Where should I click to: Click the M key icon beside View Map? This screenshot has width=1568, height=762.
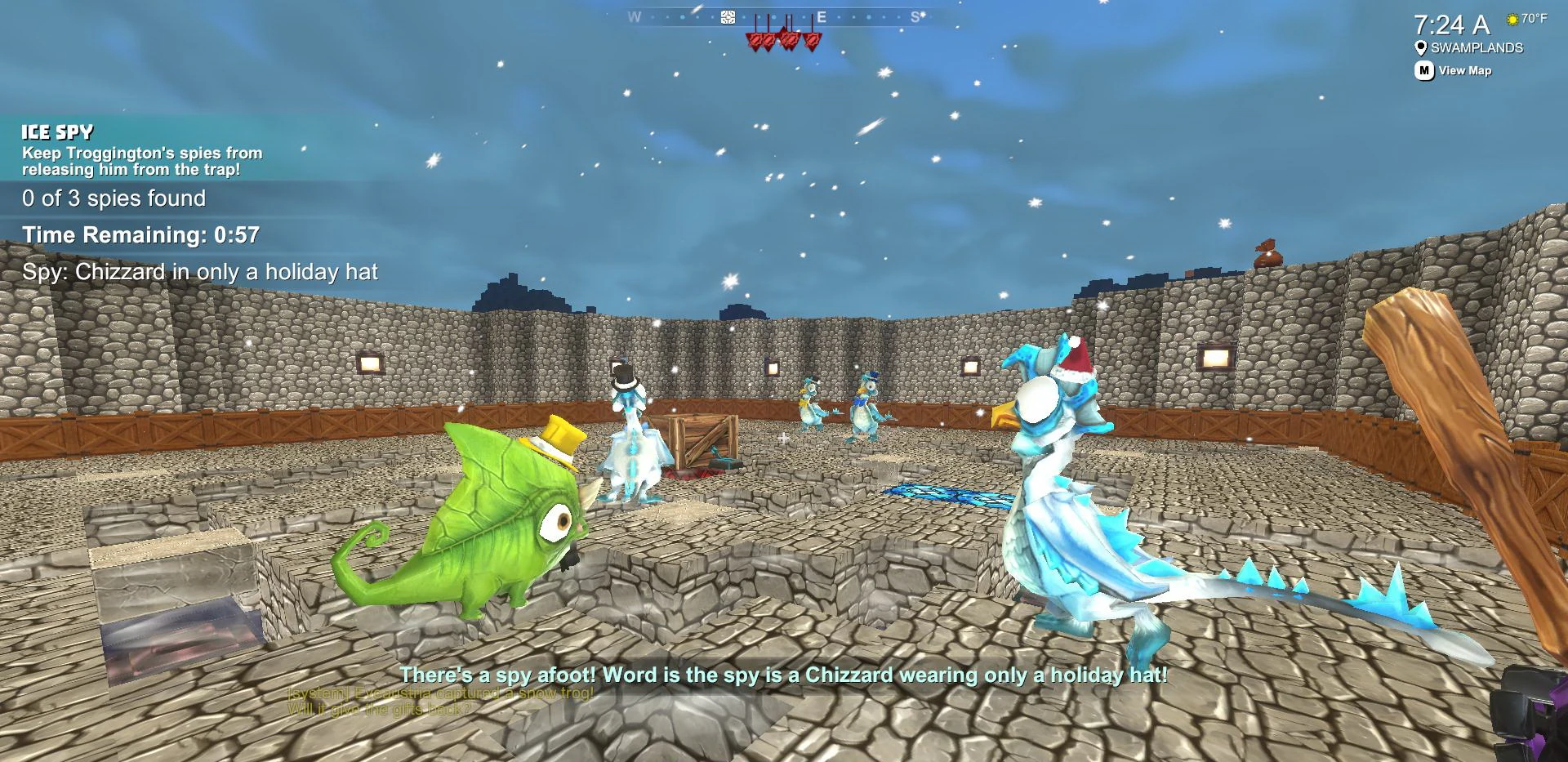pos(1423,71)
